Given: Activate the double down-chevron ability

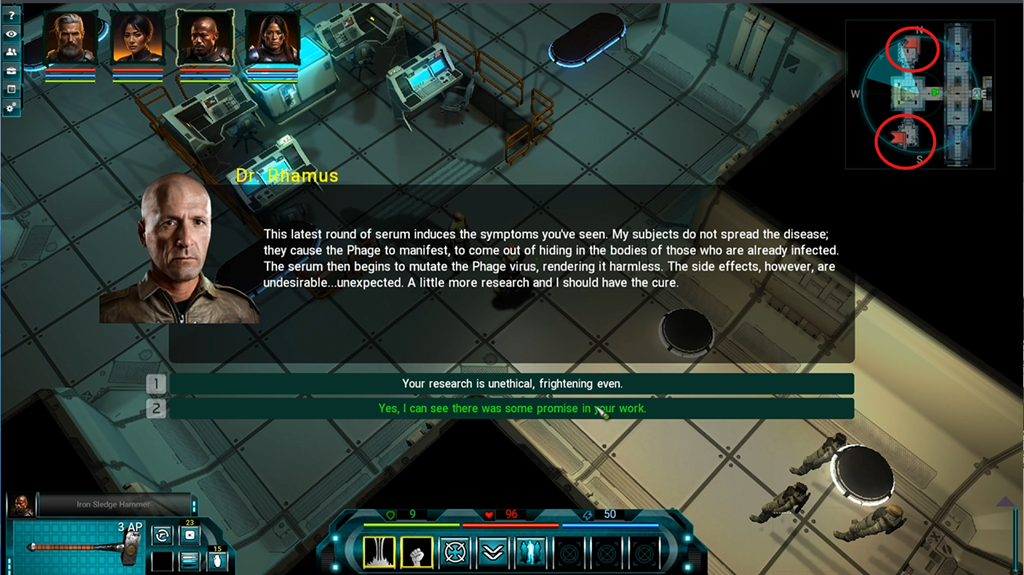Looking at the screenshot, I should pyautogui.click(x=492, y=551).
